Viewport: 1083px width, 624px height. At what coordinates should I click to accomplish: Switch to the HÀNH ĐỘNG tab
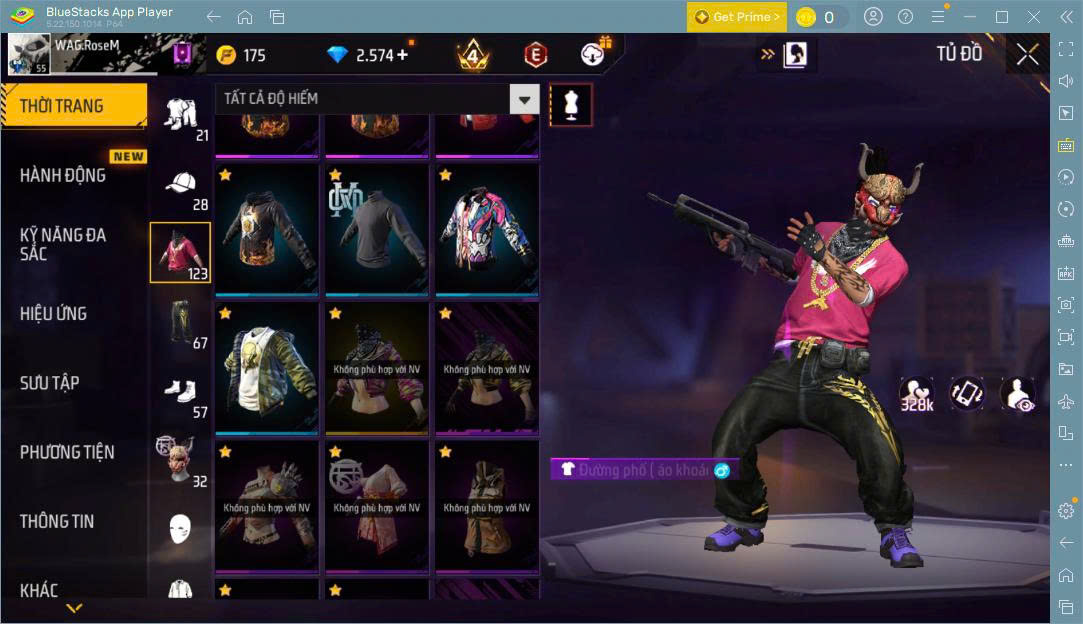tap(63, 175)
